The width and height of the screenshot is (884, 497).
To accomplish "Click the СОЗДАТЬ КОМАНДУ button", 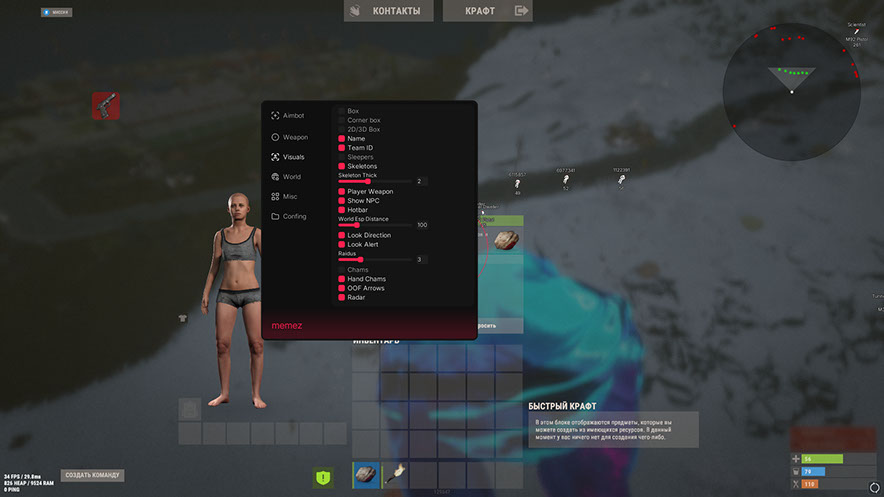I will [x=93, y=475].
